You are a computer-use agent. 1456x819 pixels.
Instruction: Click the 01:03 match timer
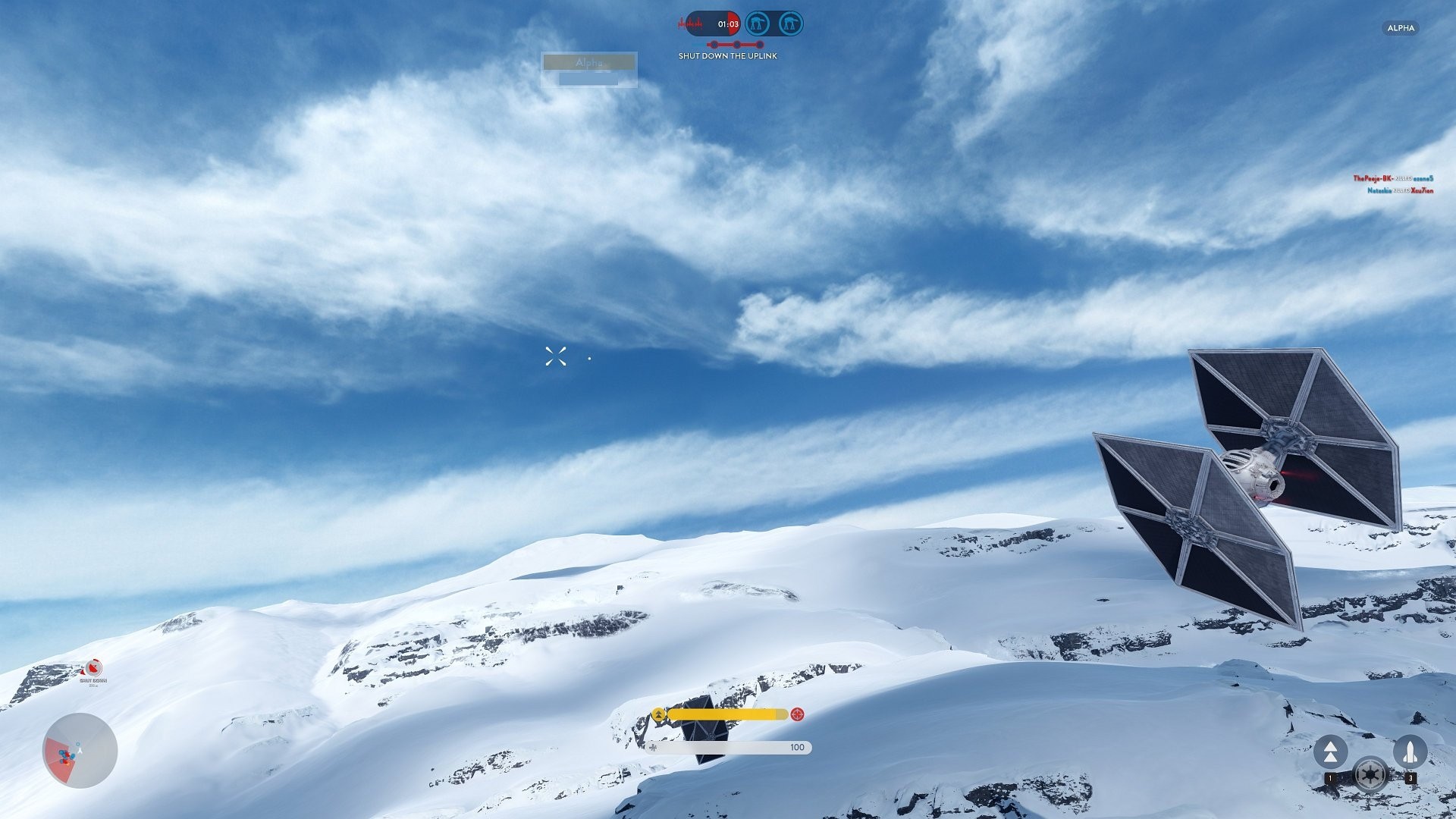727,24
